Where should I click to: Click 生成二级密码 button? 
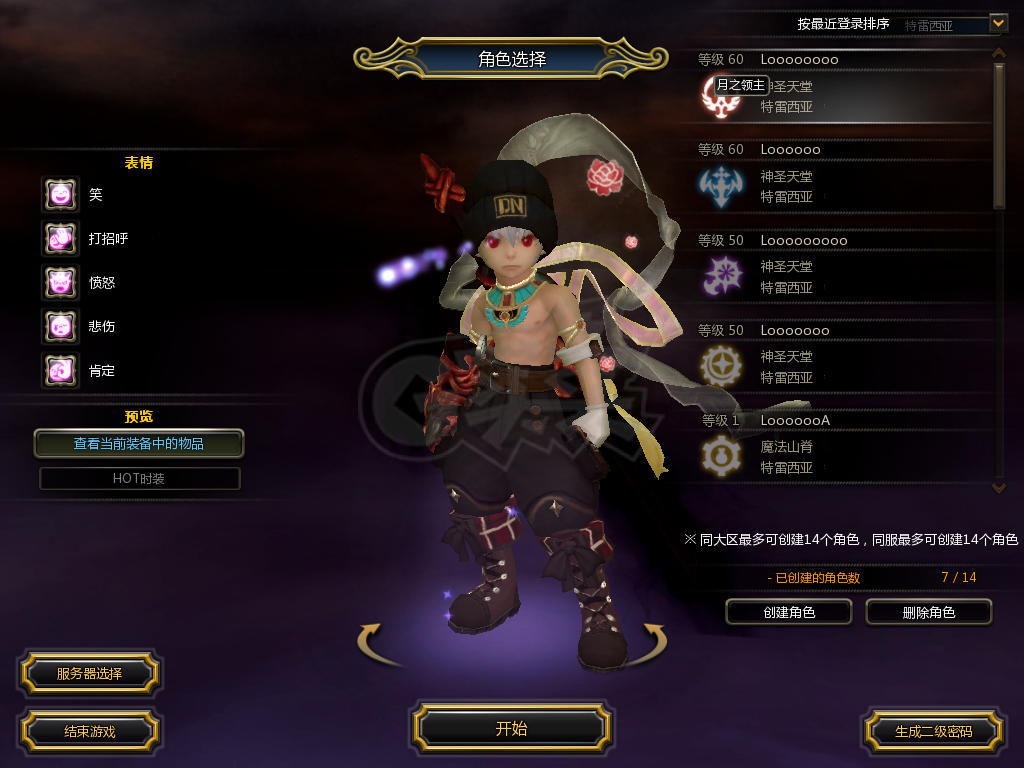[x=933, y=731]
